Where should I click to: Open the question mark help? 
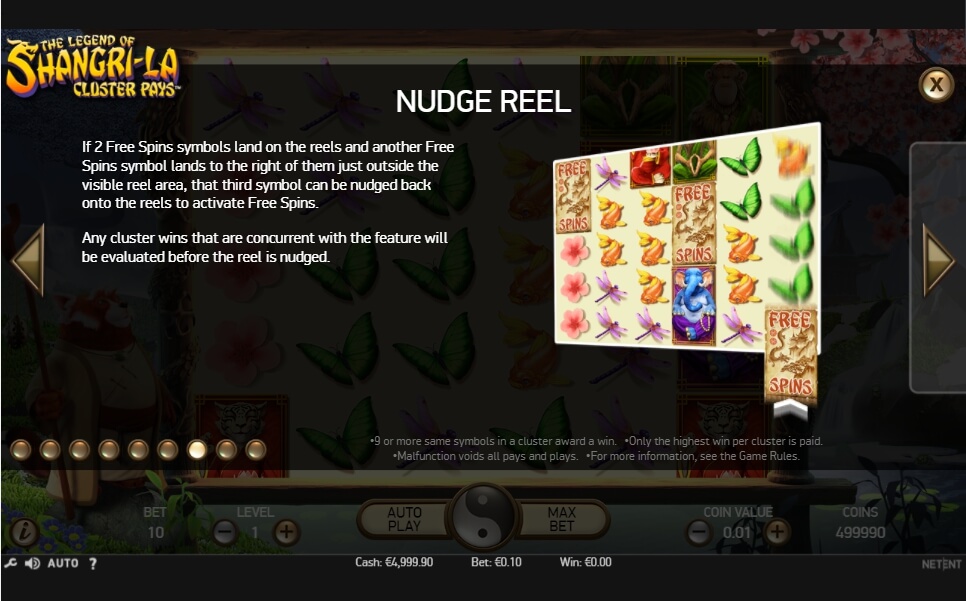(93, 563)
